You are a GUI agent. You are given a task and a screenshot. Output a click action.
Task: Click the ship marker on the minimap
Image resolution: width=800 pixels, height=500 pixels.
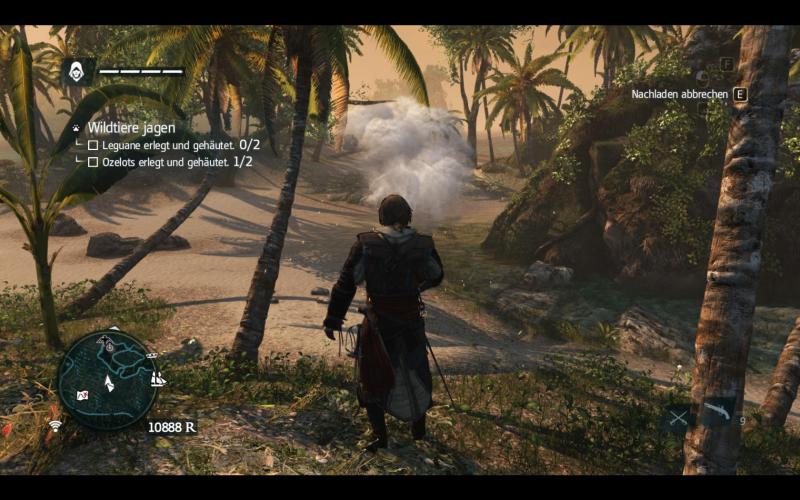tap(157, 379)
